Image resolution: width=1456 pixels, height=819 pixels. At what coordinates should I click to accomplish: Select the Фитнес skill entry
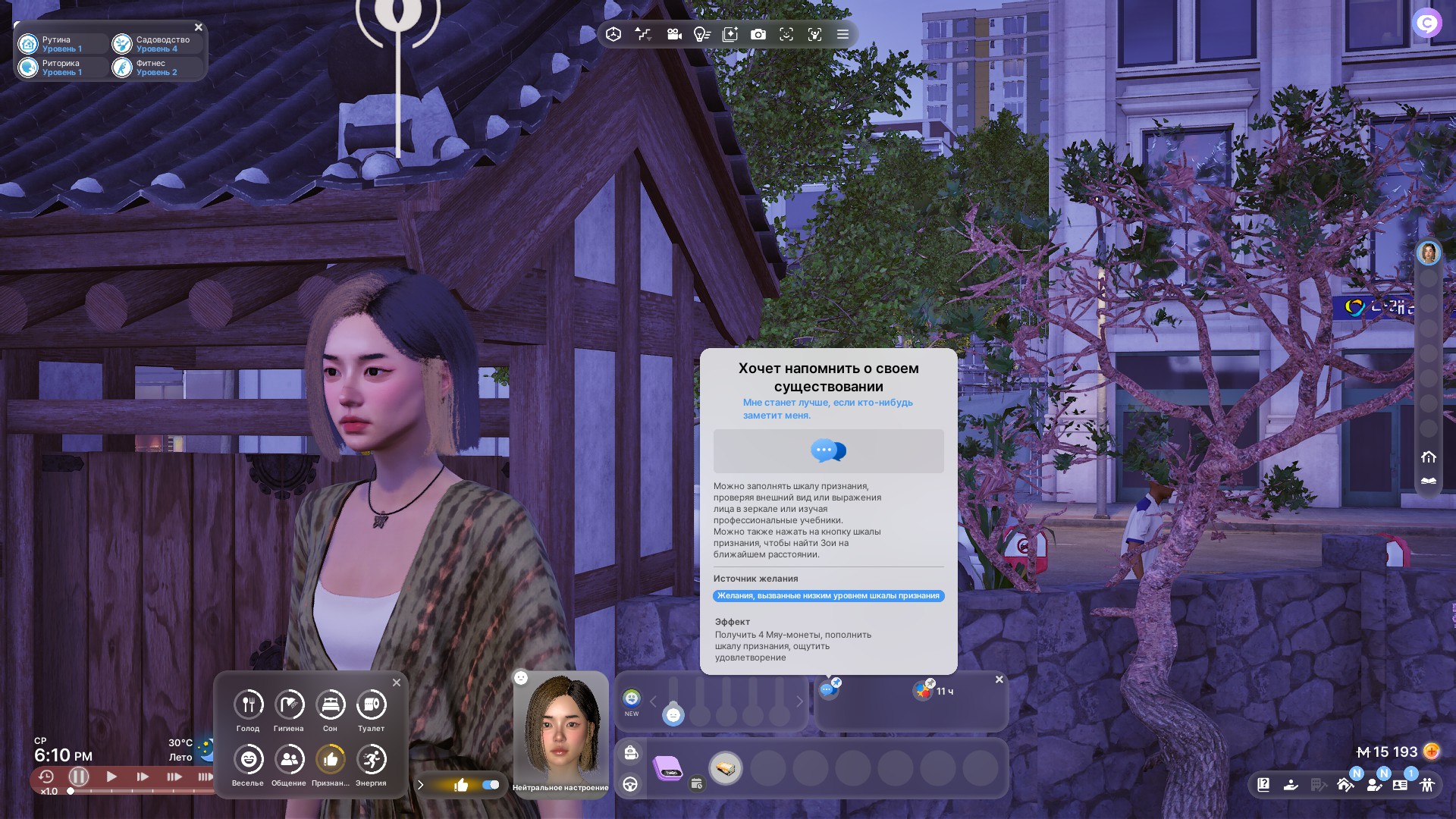point(156,67)
